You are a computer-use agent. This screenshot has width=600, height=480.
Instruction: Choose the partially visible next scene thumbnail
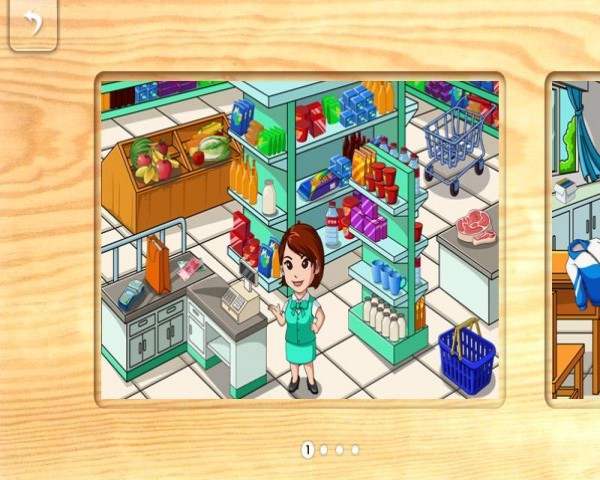[x=576, y=238]
